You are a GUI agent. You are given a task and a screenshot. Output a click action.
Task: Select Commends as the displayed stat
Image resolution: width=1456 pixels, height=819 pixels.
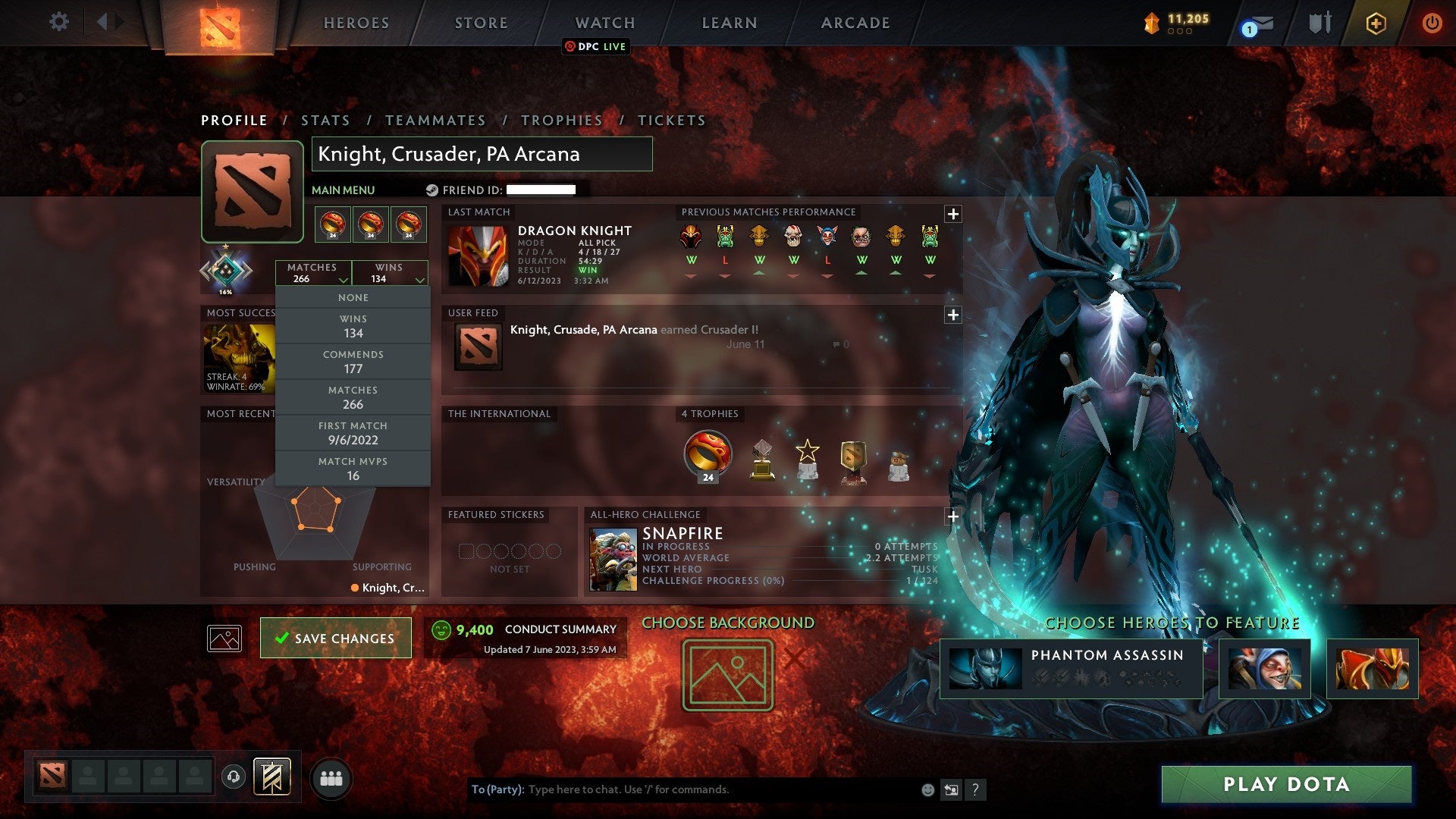353,361
